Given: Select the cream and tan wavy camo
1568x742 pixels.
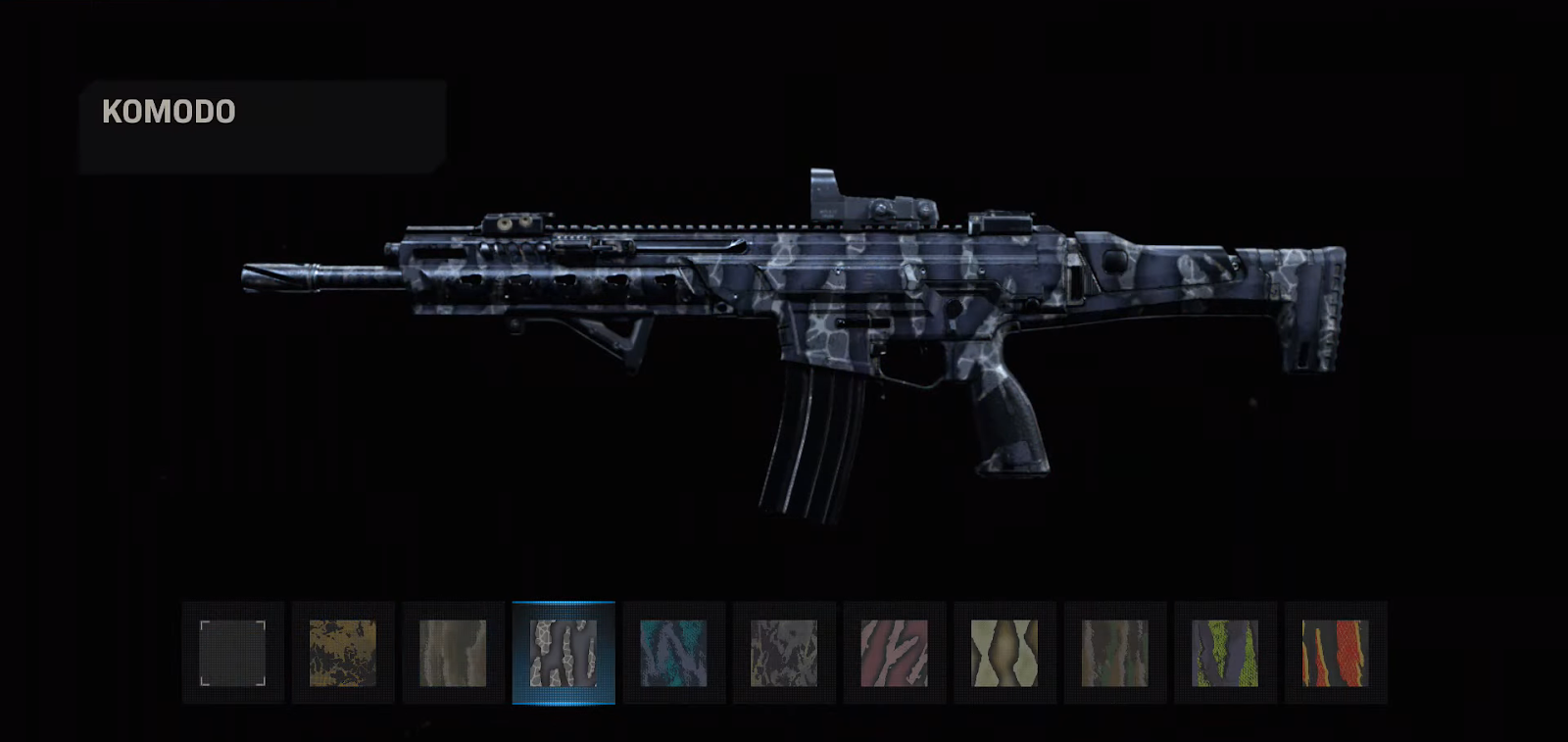Looking at the screenshot, I should tap(1004, 653).
